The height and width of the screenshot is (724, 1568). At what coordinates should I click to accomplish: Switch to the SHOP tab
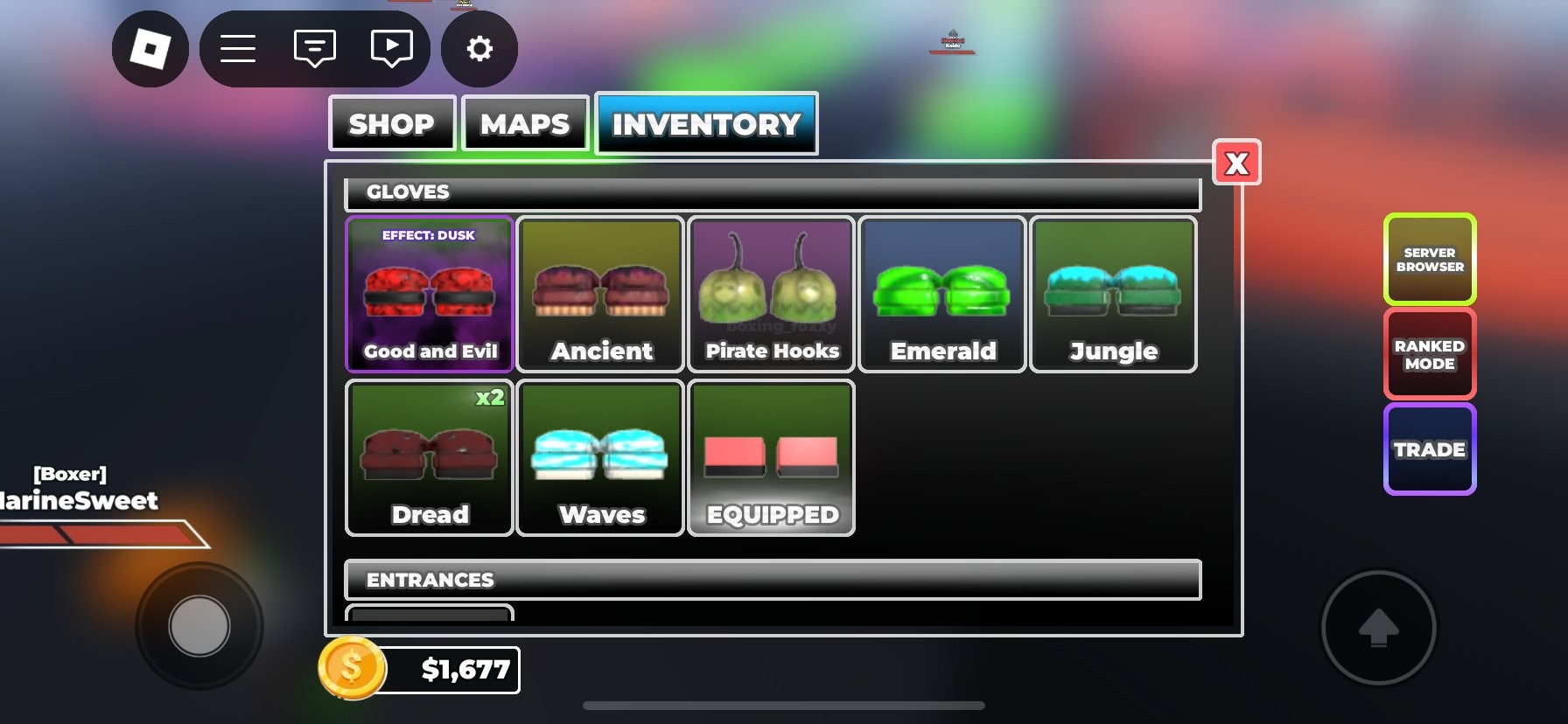391,123
